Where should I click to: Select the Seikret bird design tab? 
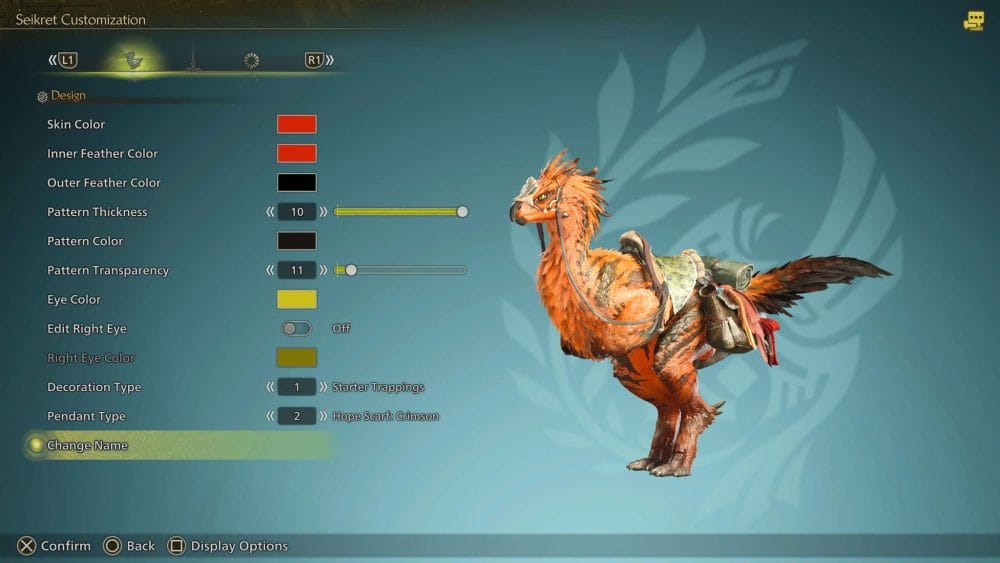131,61
